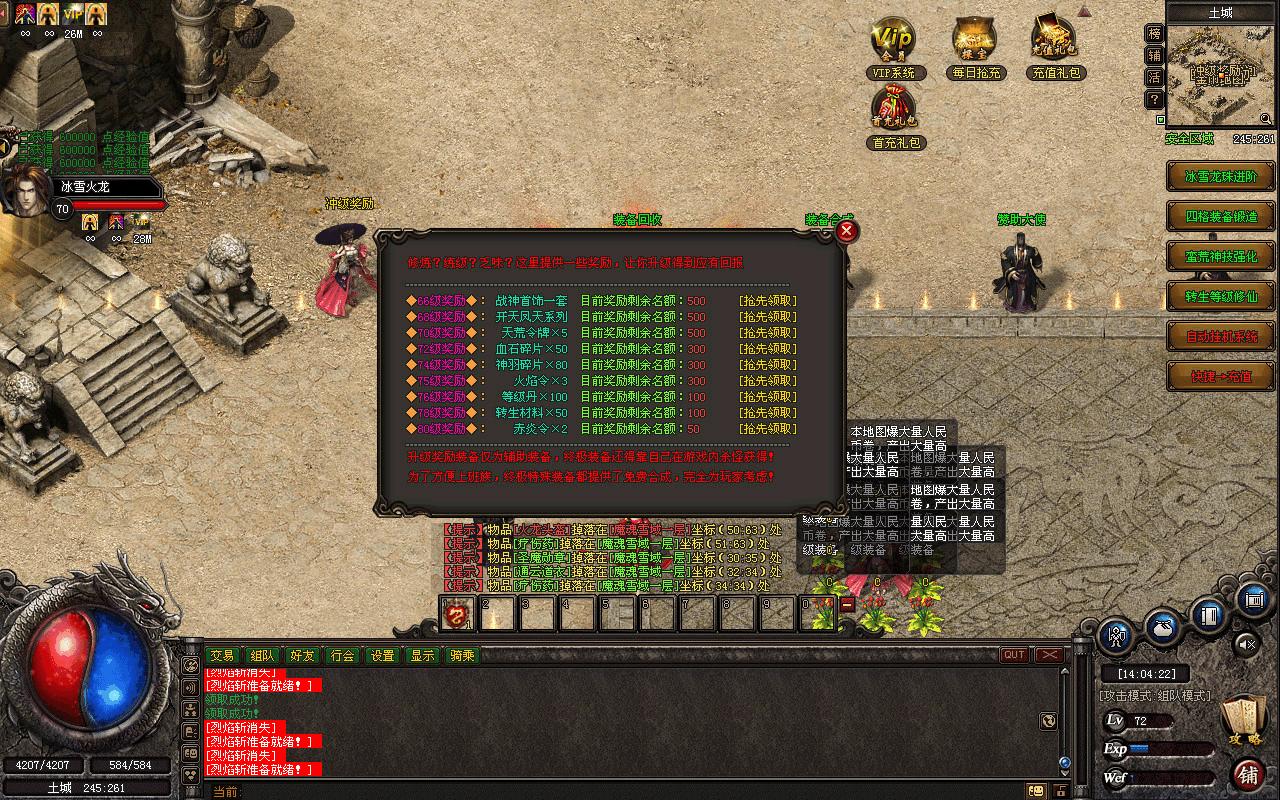Open the 转生等级修仙 rebirth menu
This screenshot has width=1280, height=800.
(x=1221, y=296)
